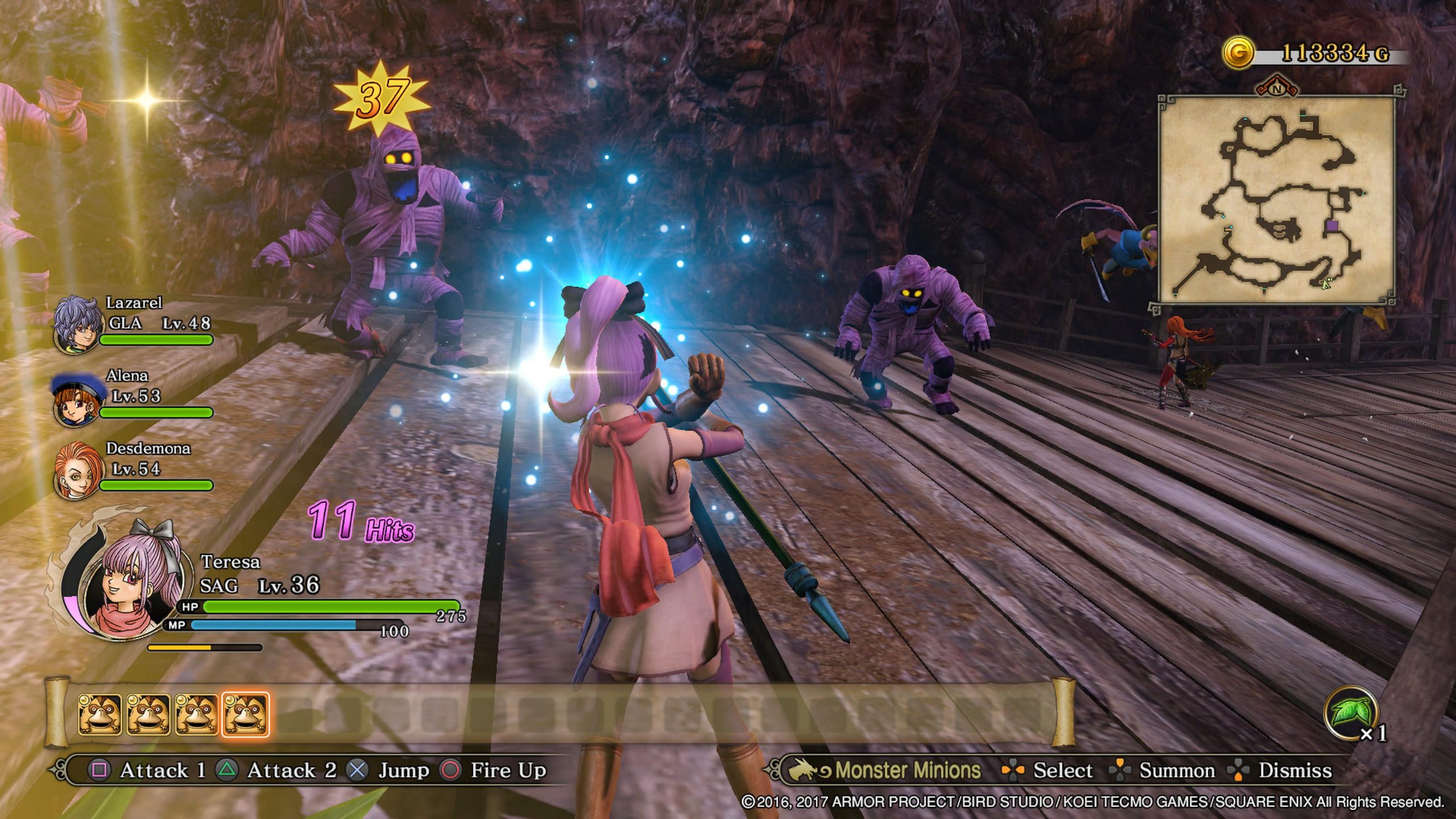Click the gold coin icon
This screenshot has width=1456, height=819.
click(x=1238, y=54)
